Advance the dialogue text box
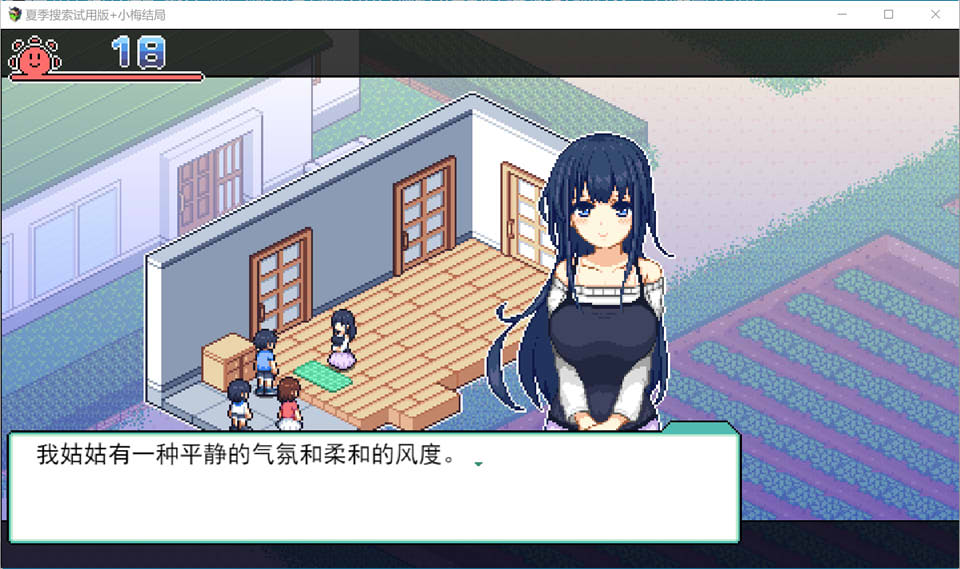Viewport: 960px width, 569px height. coord(373,488)
